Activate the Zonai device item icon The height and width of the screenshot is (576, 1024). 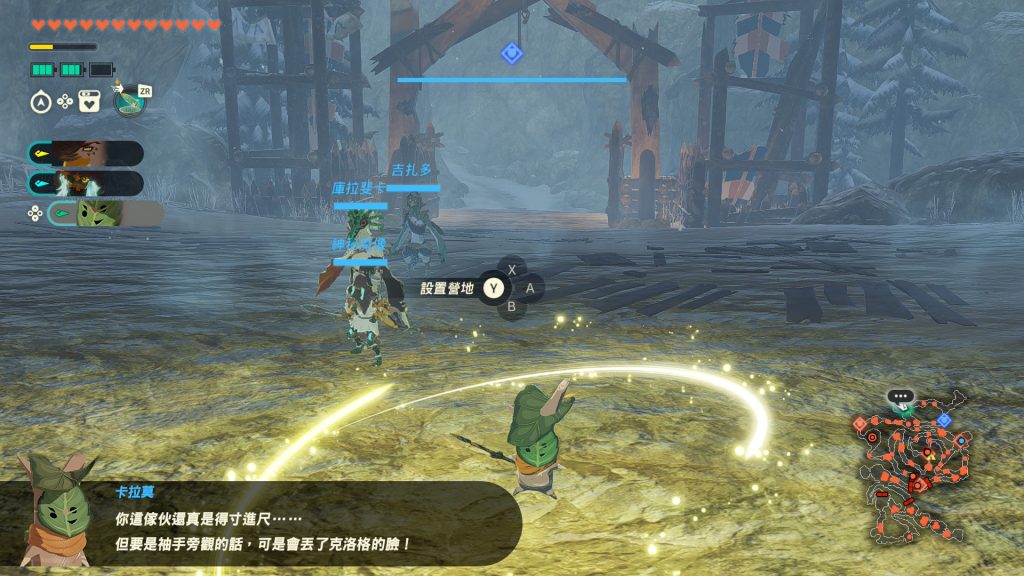[x=129, y=100]
